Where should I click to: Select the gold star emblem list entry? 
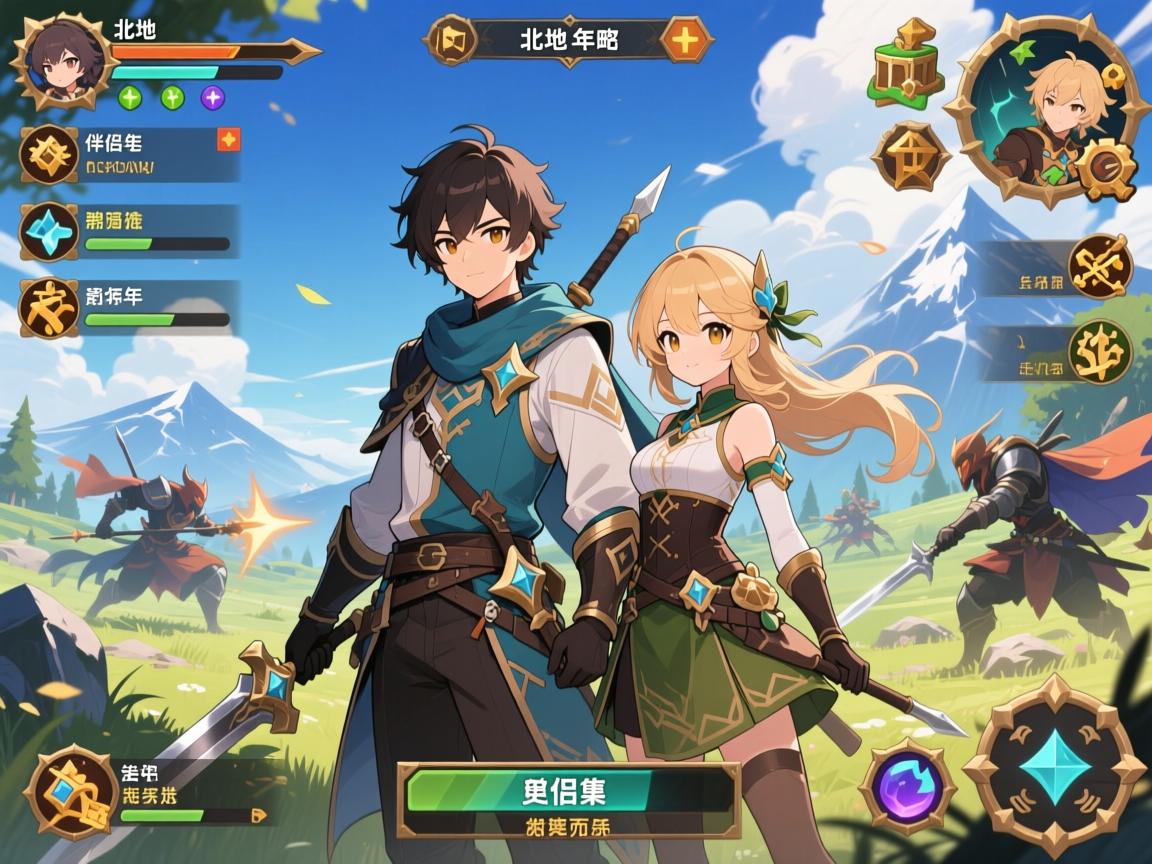tap(48, 154)
